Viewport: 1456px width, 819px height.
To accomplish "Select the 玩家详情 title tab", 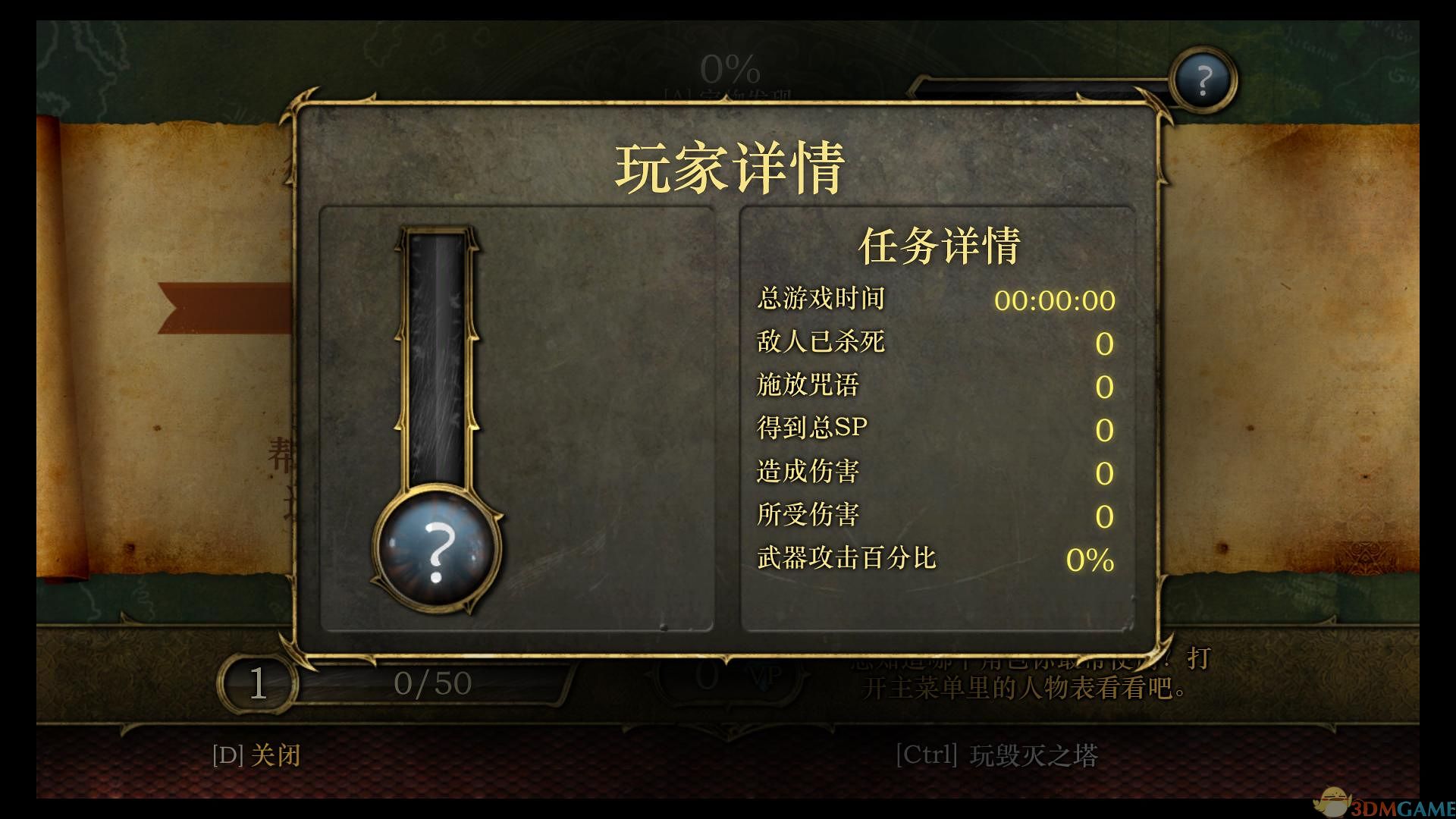I will (x=732, y=163).
